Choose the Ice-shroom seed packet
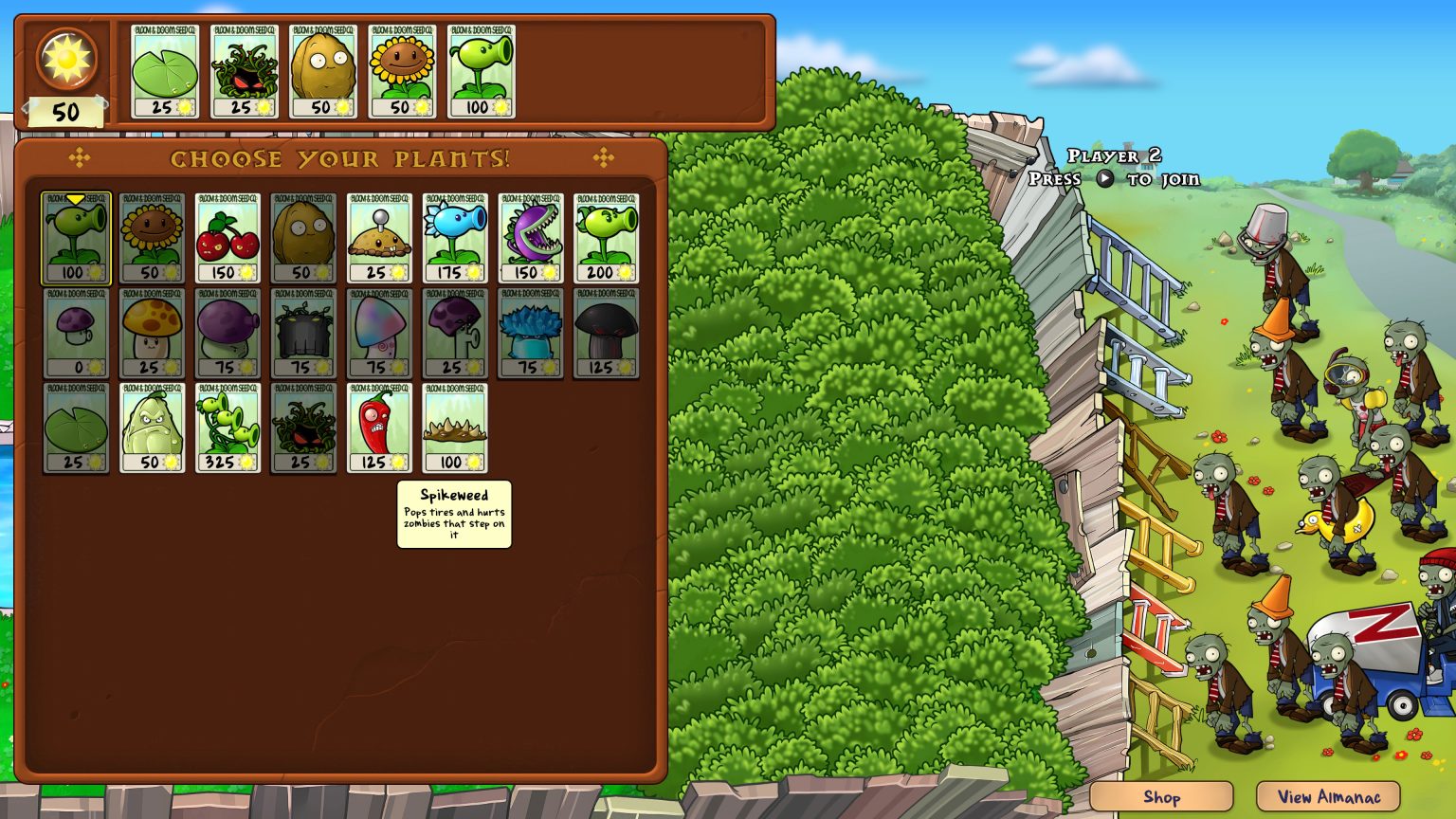1456x819 pixels. pos(531,333)
